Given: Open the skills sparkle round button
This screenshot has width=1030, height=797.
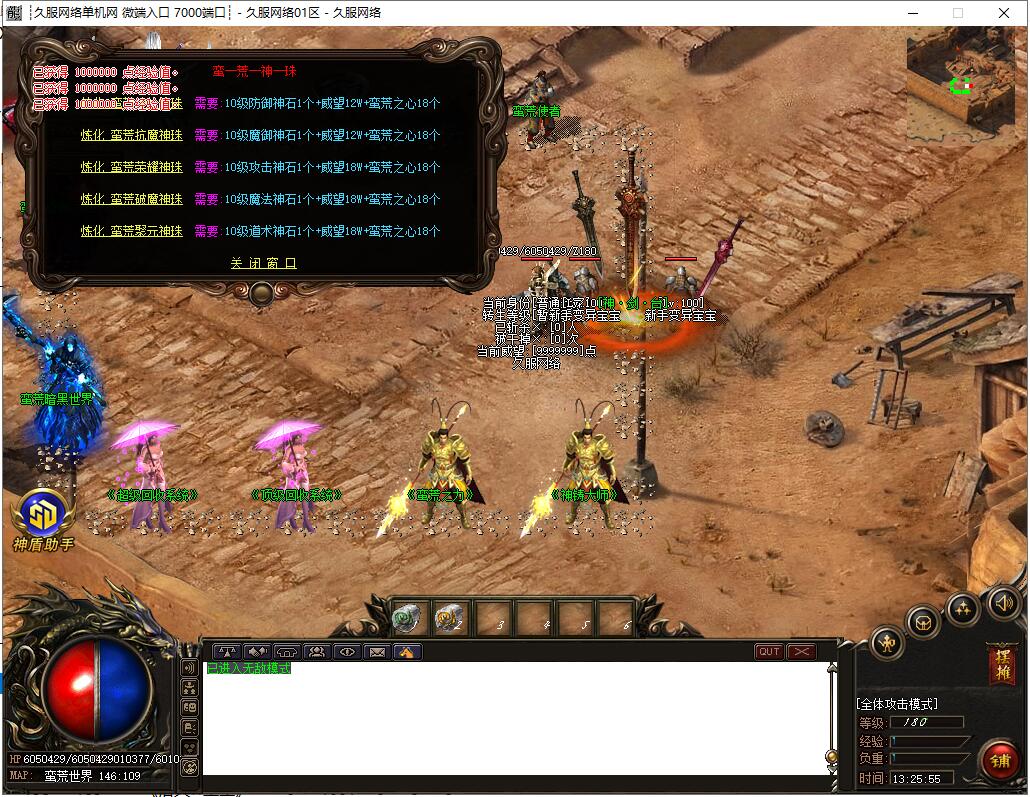Looking at the screenshot, I should (x=963, y=607).
